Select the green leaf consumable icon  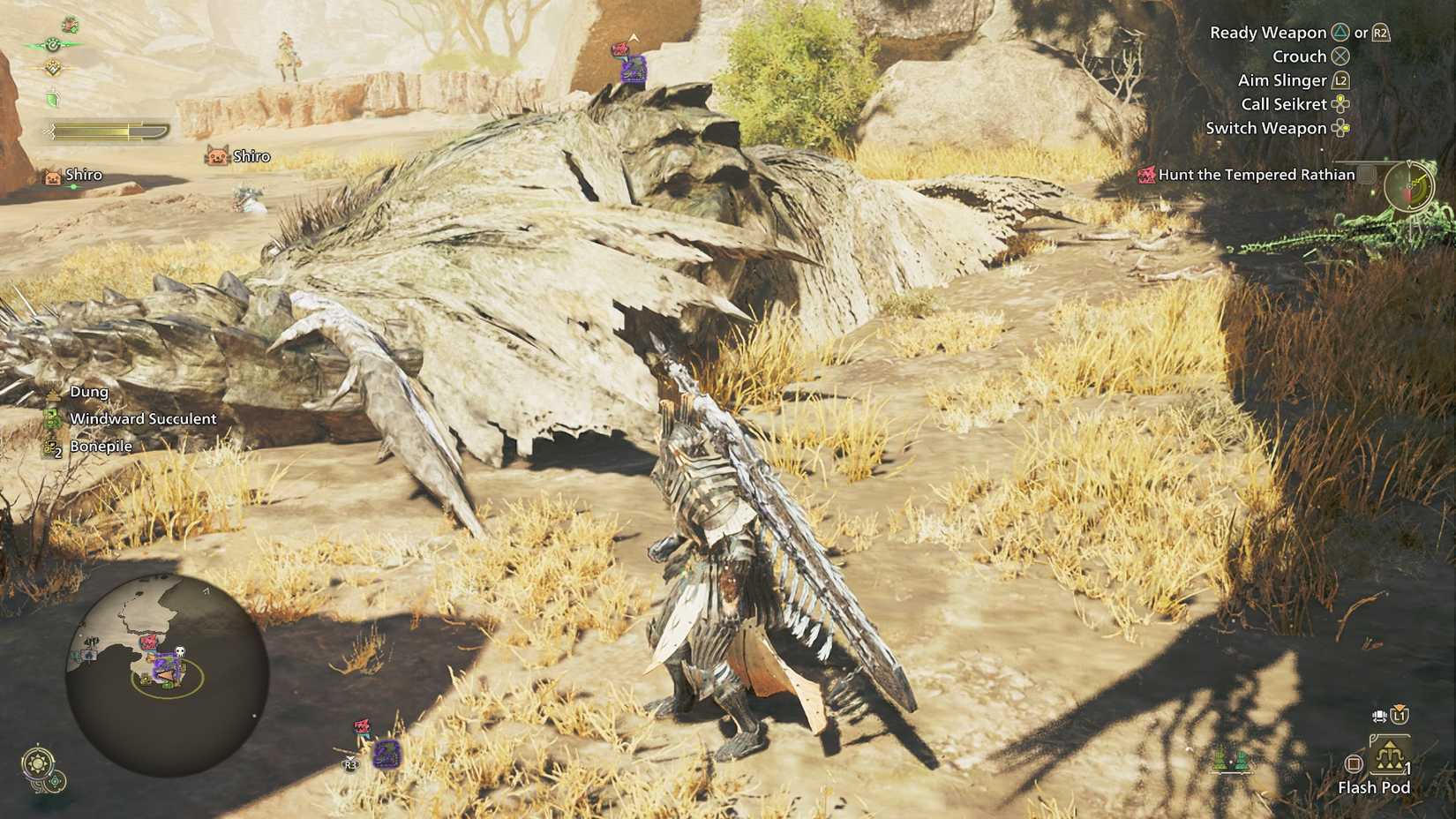(51, 96)
